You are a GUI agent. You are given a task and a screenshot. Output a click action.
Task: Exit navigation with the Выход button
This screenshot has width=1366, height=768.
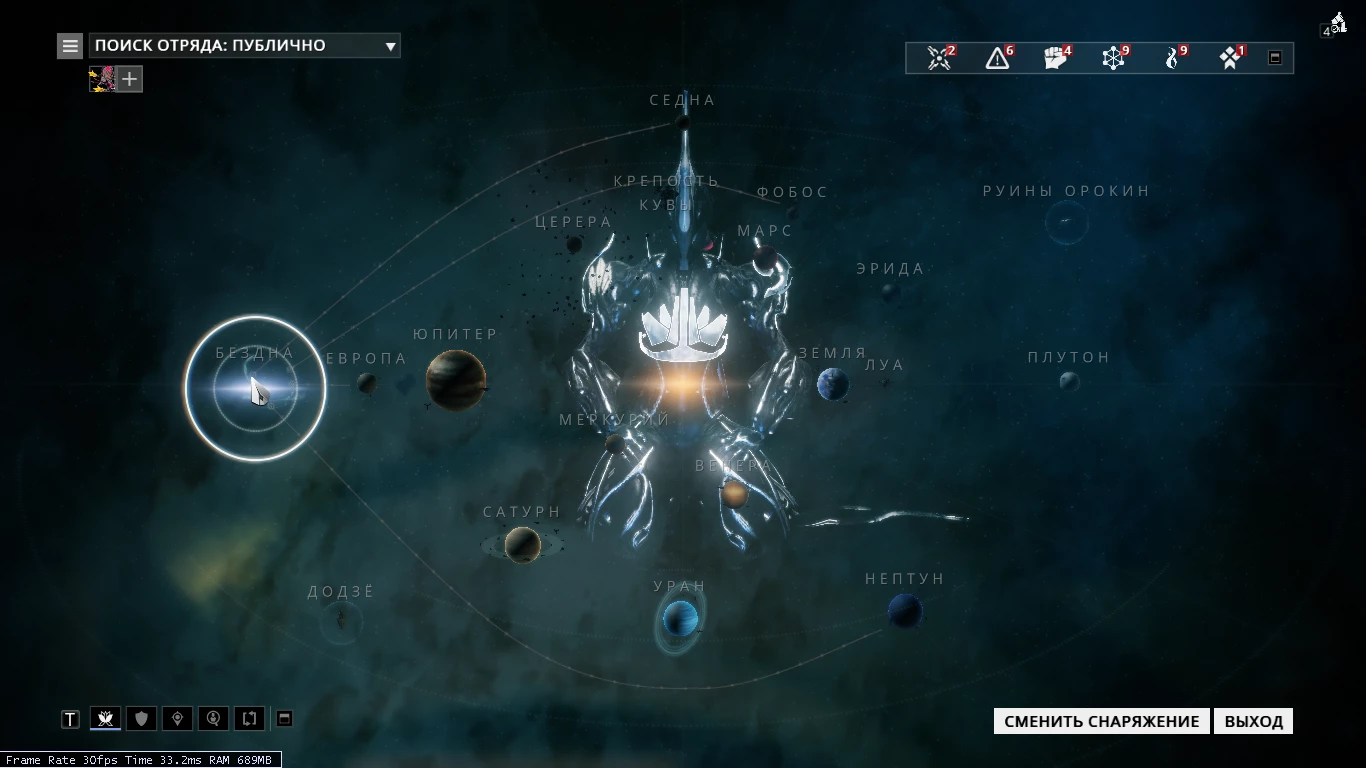(x=1253, y=722)
